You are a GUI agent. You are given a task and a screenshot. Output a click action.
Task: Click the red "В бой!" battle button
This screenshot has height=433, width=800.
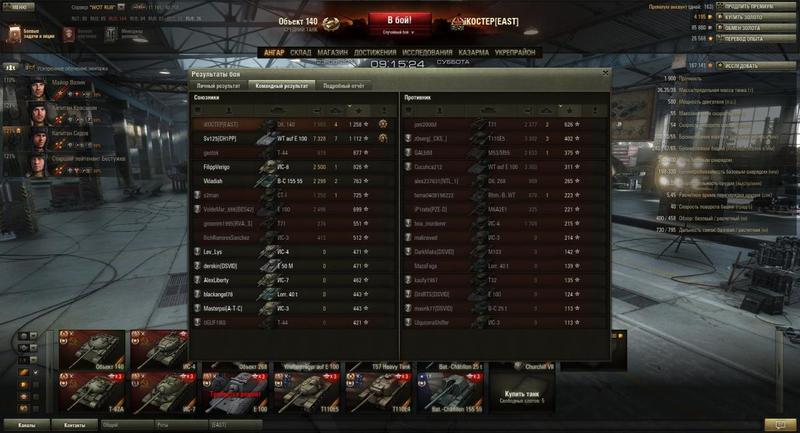[398, 22]
